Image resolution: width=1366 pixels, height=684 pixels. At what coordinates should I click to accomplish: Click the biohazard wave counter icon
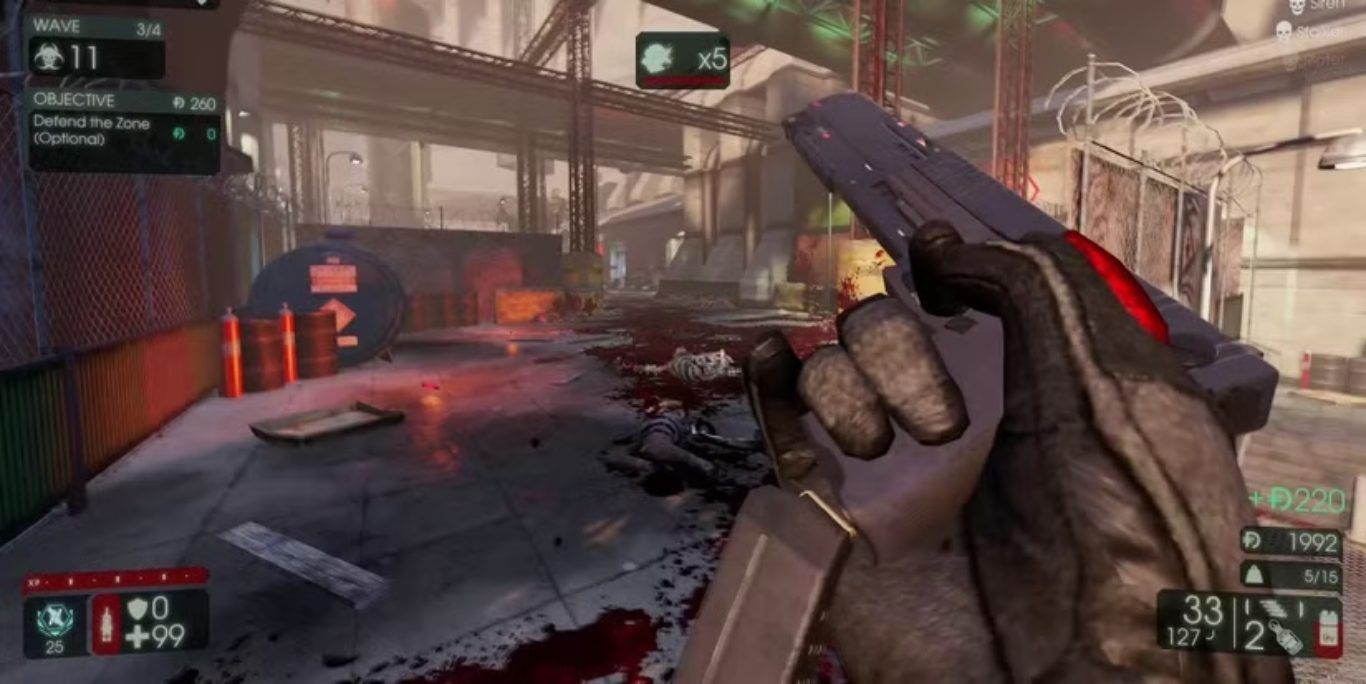pyautogui.click(x=47, y=57)
